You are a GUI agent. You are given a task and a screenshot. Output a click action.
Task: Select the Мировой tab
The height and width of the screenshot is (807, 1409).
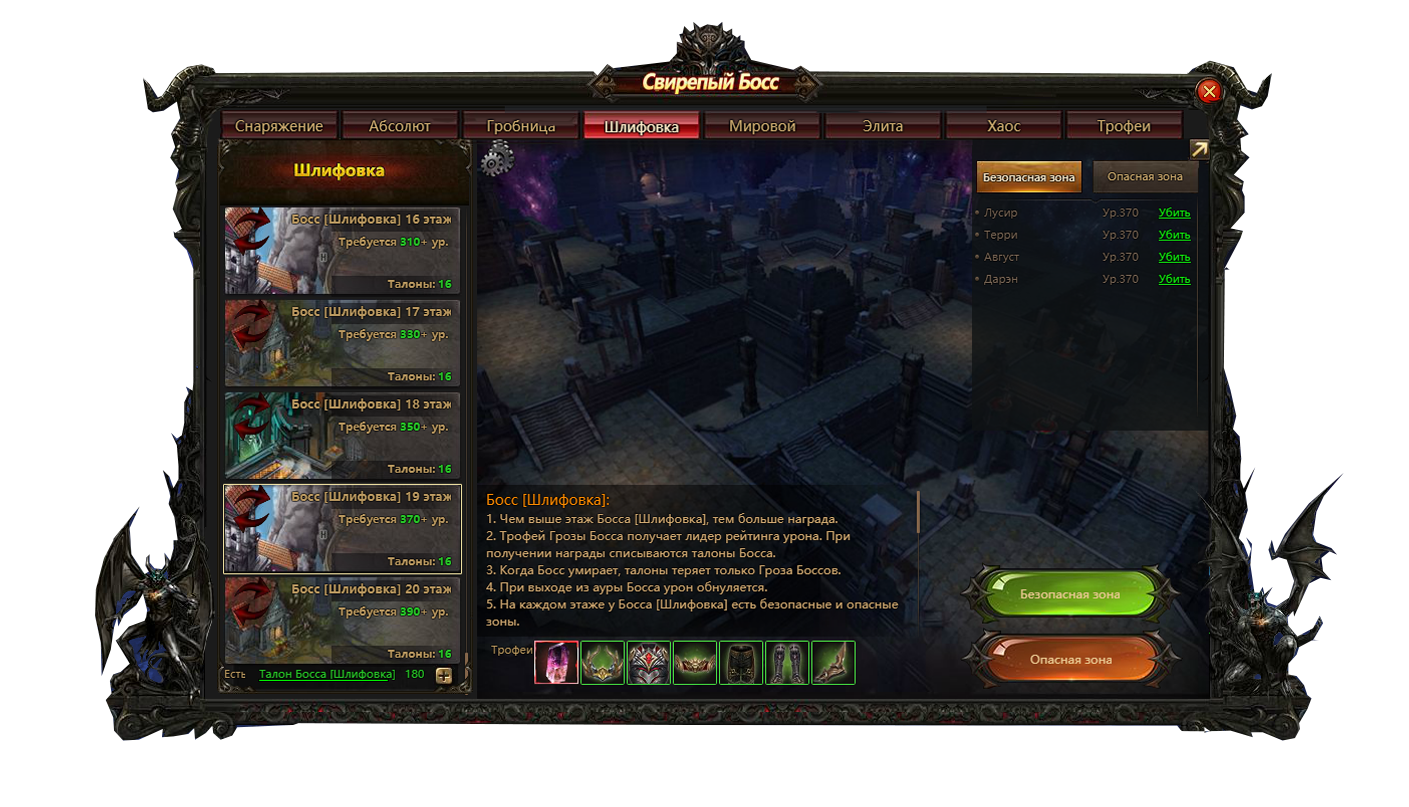(762, 126)
